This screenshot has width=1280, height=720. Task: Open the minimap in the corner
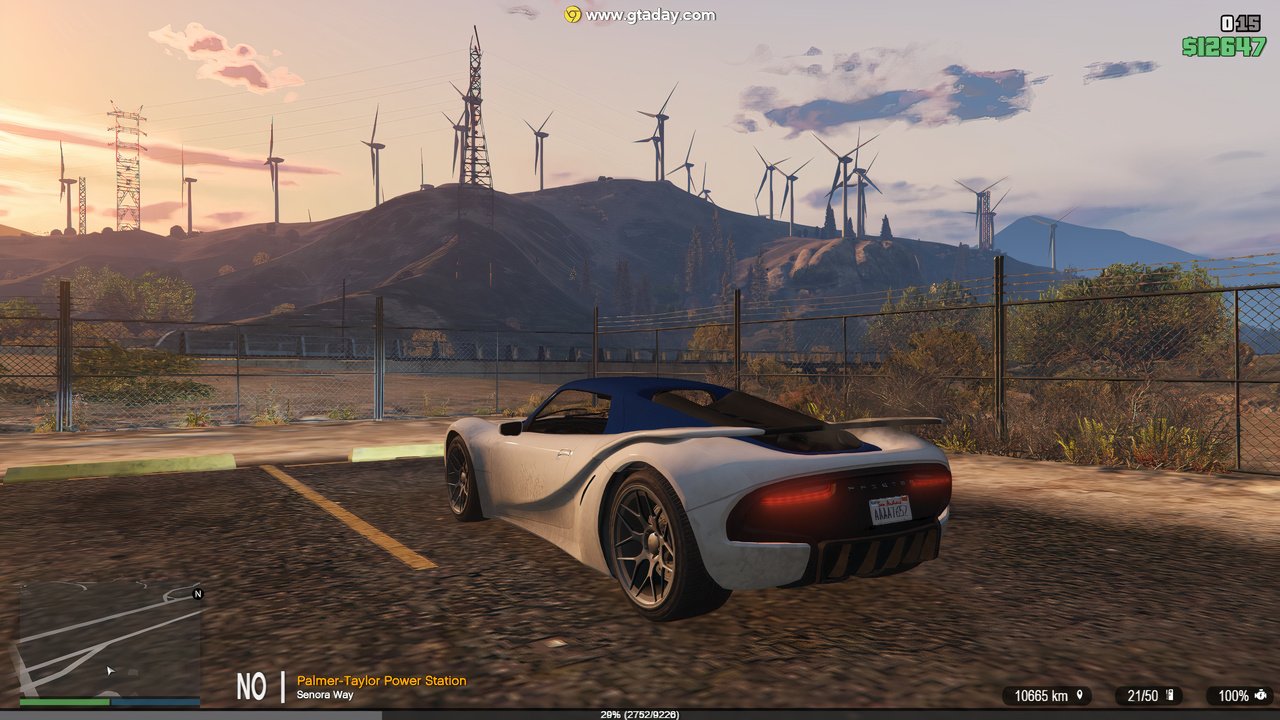tap(110, 638)
